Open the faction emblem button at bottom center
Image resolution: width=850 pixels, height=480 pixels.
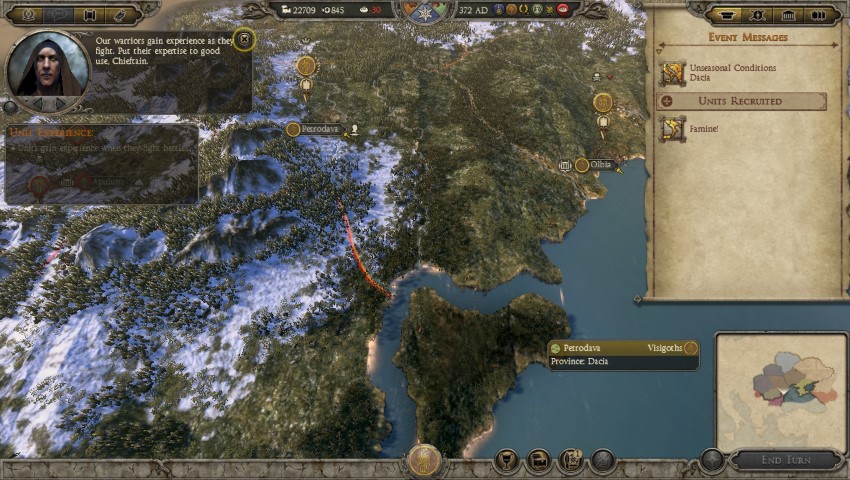(x=425, y=461)
